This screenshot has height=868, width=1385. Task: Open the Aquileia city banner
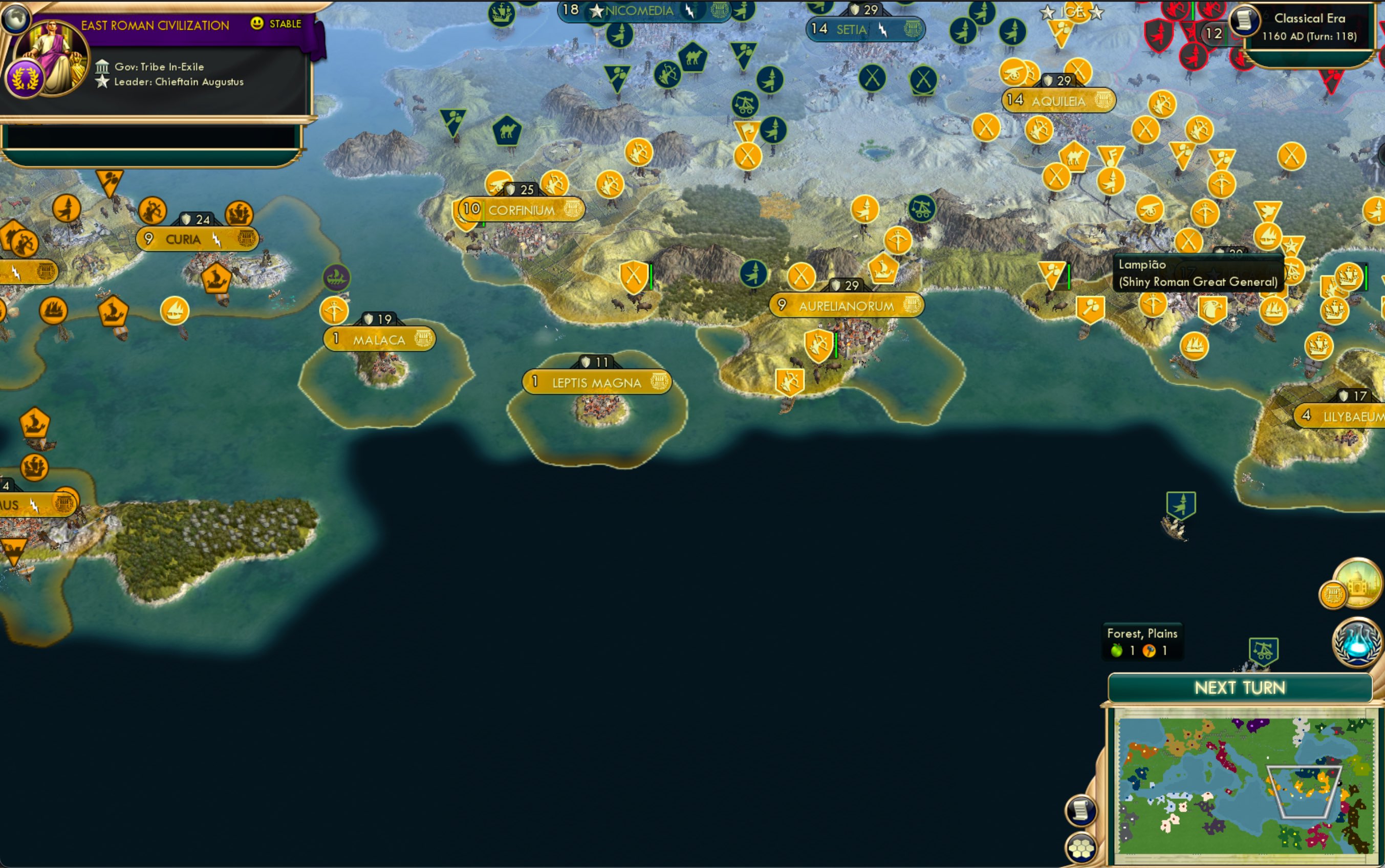pos(1058,101)
